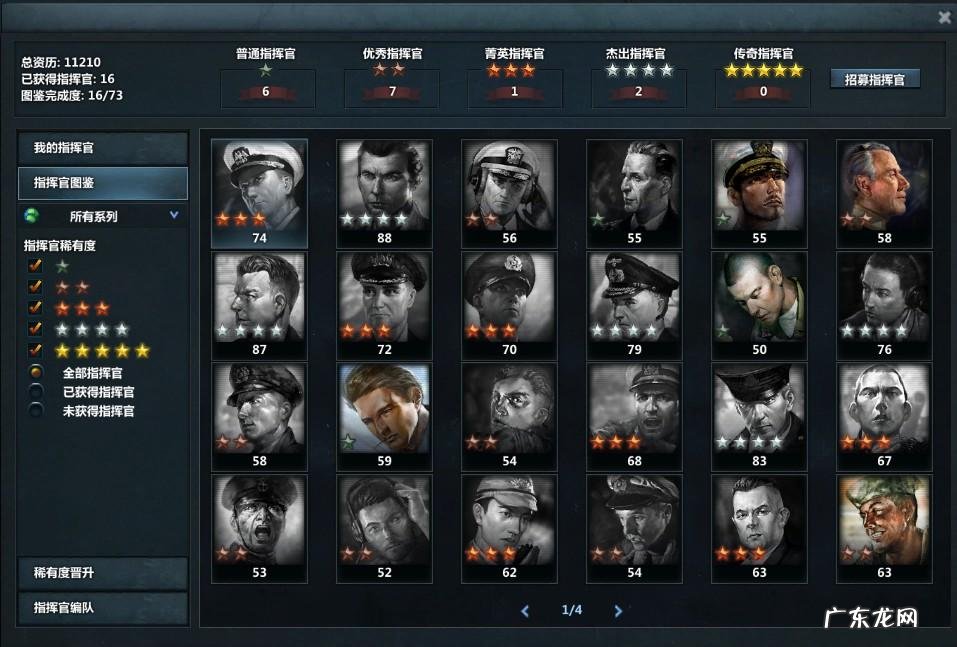
Task: Open the 稀有度晋升 menu
Action: tap(103, 573)
